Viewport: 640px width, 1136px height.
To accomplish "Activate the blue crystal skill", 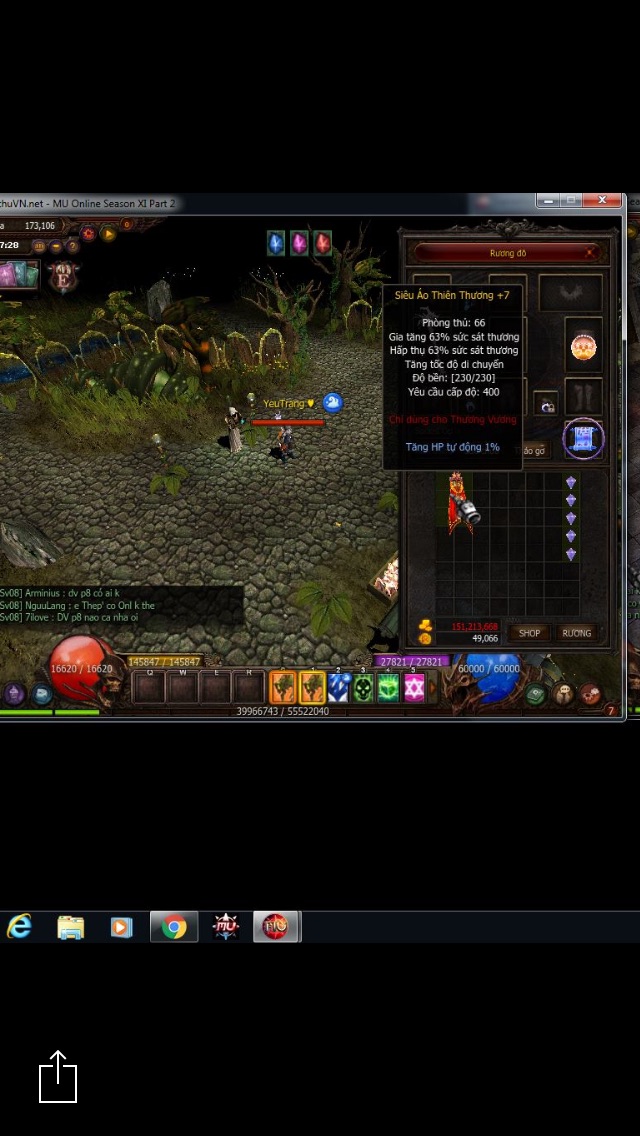I will 338,687.
